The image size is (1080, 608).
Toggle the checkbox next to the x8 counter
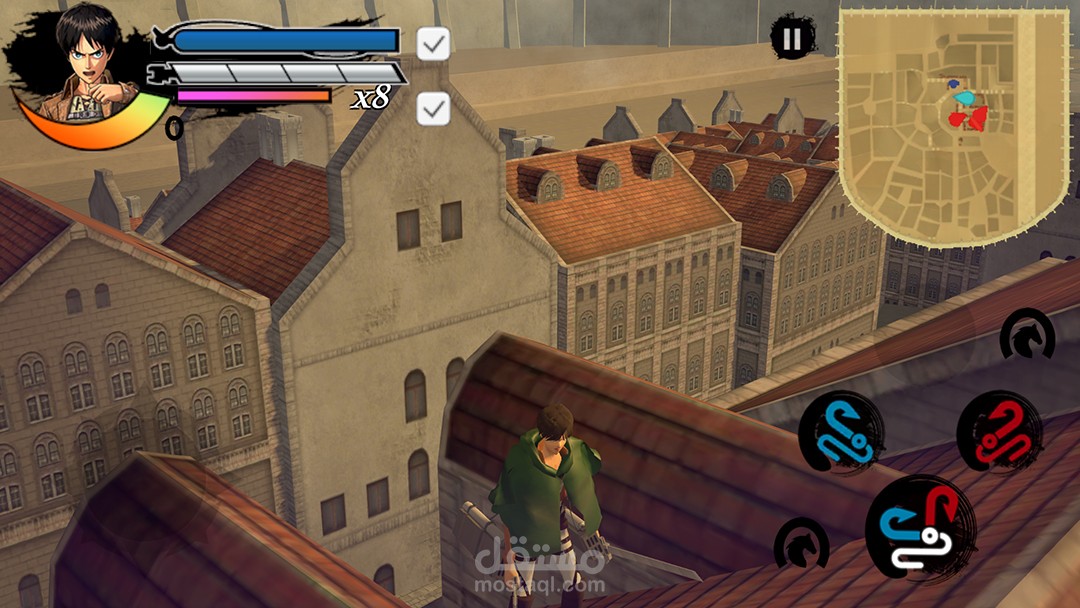[433, 109]
